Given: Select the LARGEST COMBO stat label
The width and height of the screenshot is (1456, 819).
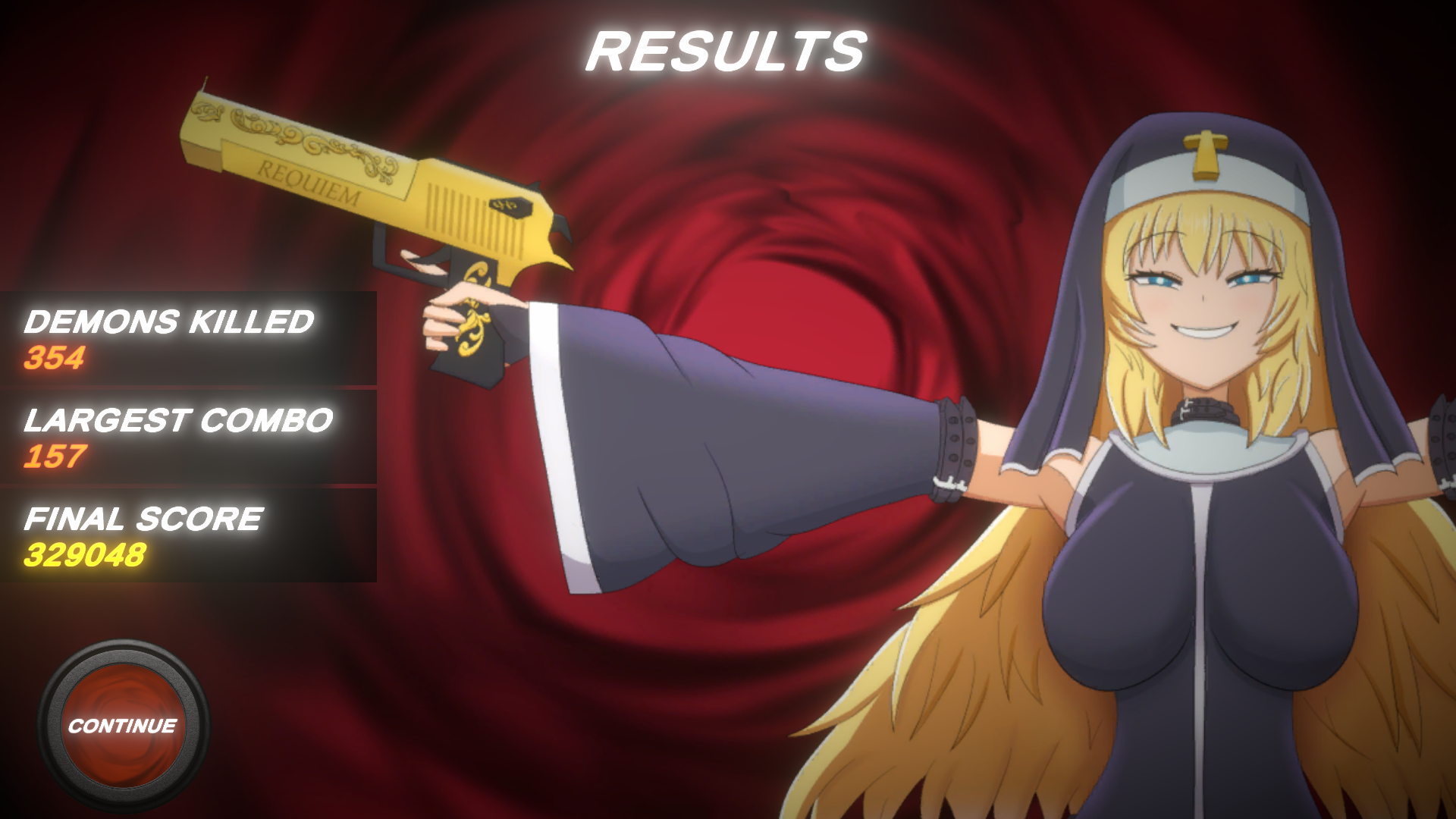Looking at the screenshot, I should click(178, 420).
